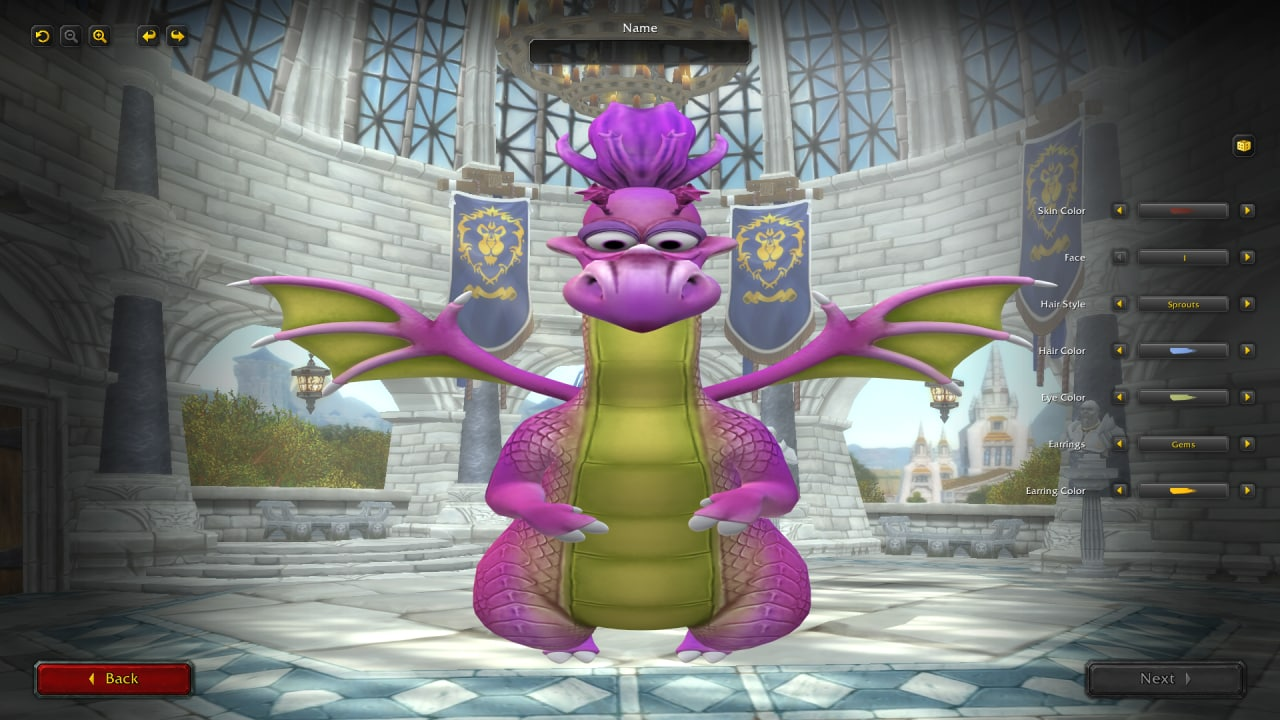Select the yellow Earring Color swatch
The height and width of the screenshot is (720, 1280).
tap(1183, 490)
